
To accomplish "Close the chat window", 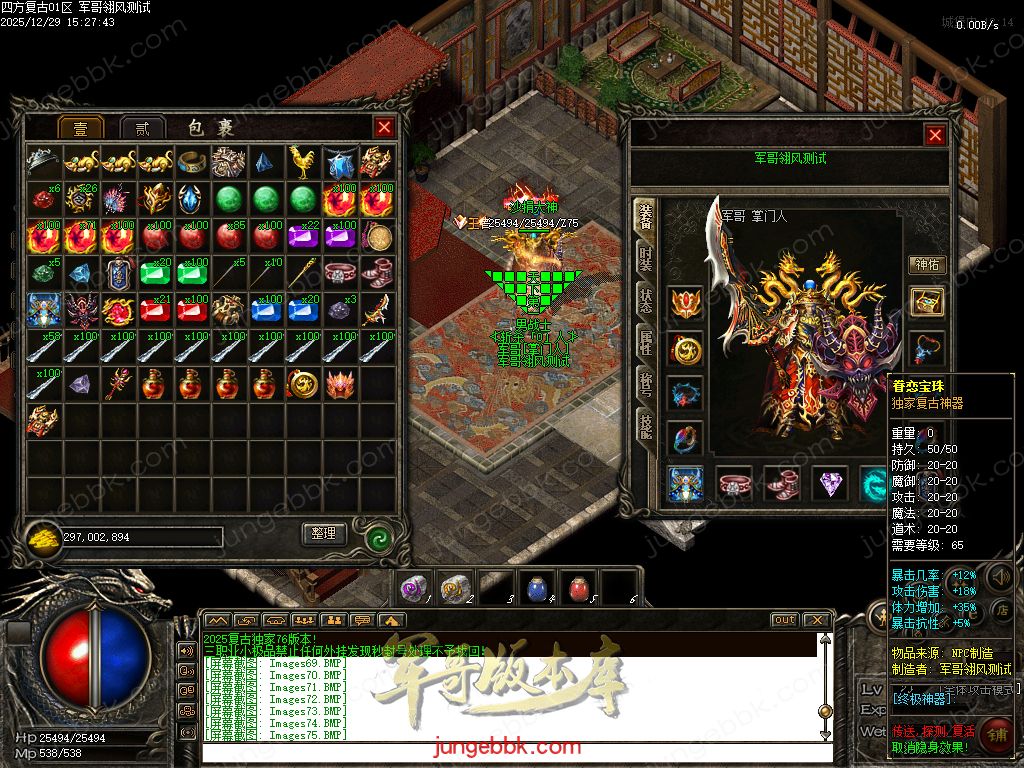I will click(x=816, y=620).
